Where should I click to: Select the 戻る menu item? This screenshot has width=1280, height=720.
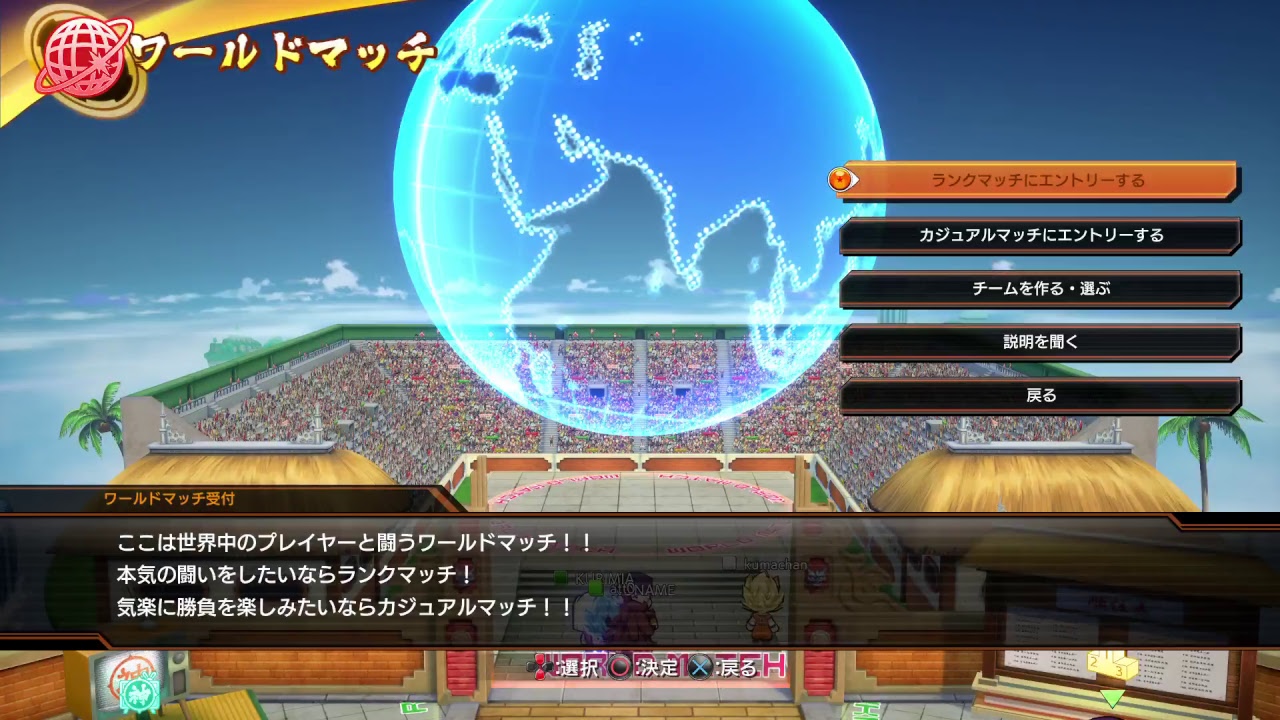(x=1040, y=396)
